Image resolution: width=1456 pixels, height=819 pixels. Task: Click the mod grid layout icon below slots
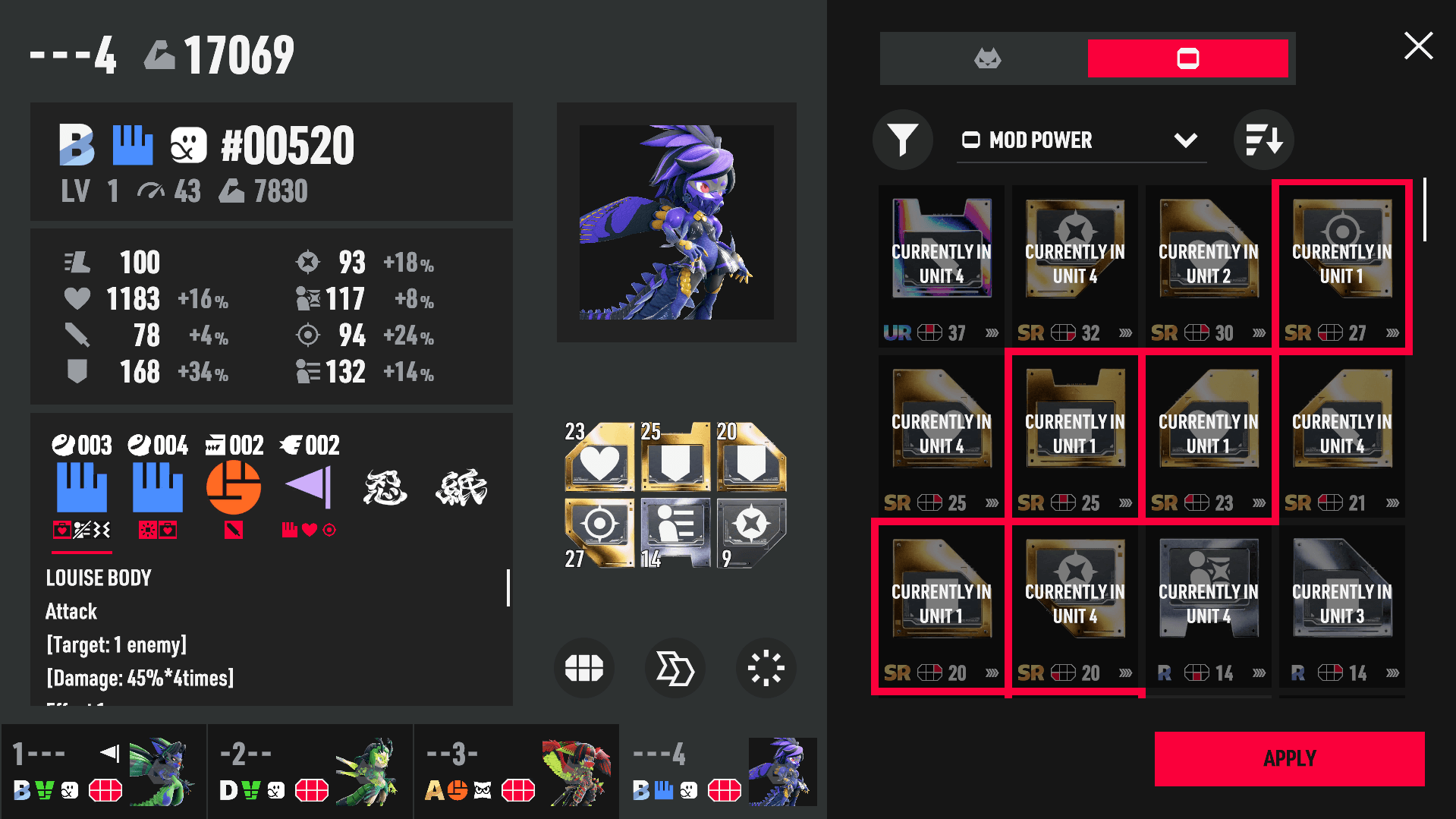point(583,668)
